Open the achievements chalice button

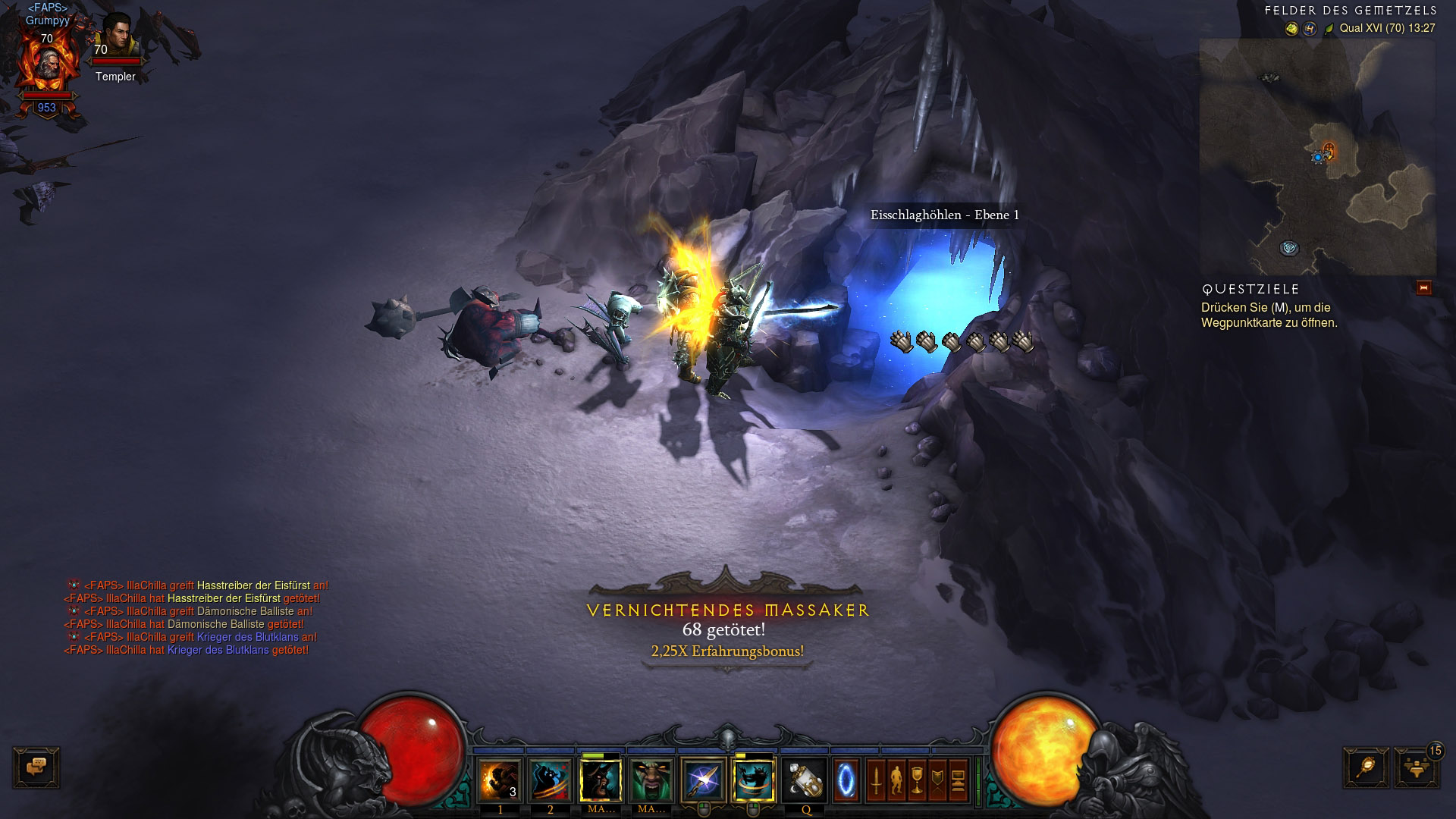coord(918,780)
